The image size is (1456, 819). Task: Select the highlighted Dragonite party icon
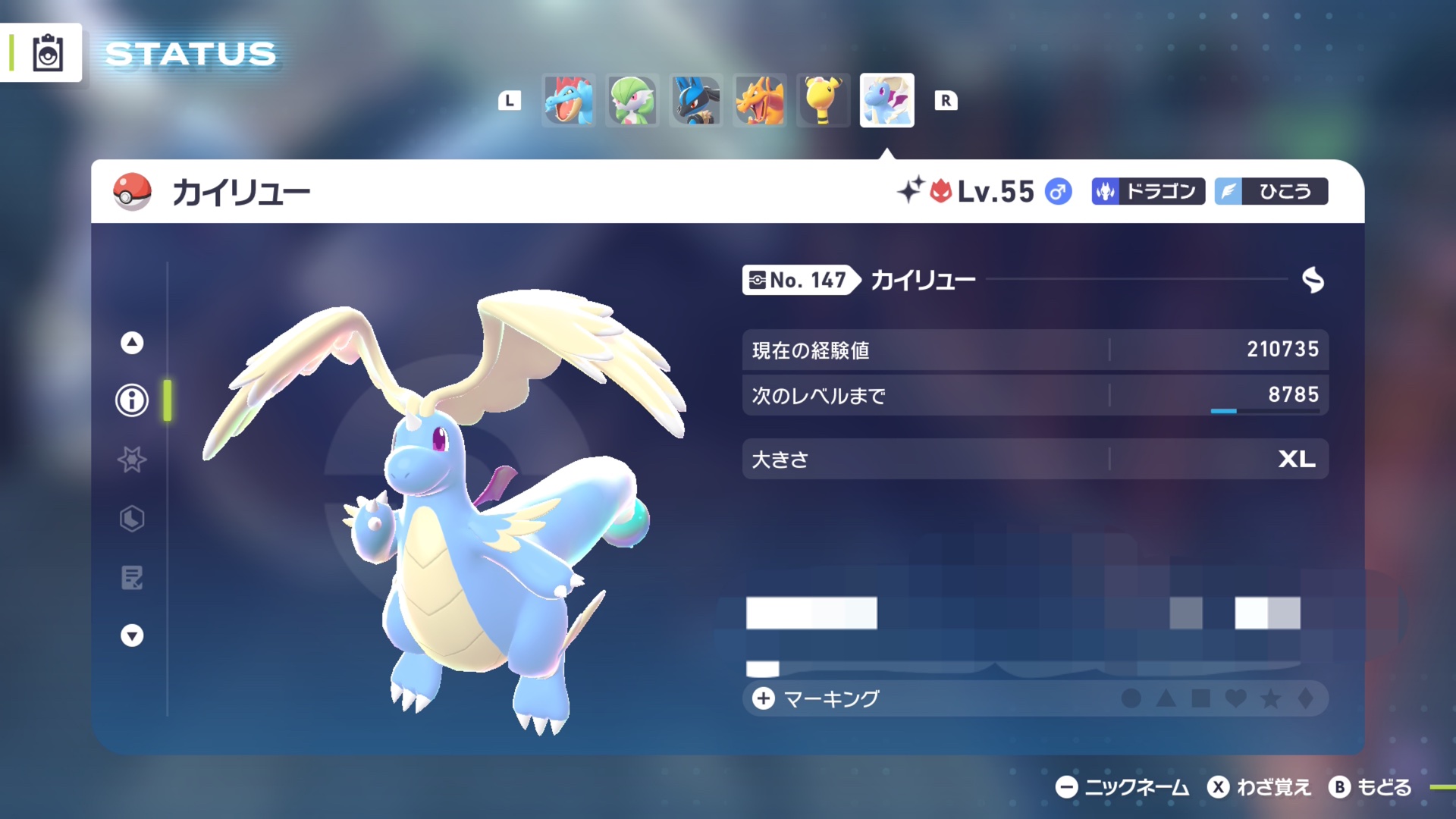coord(886,100)
